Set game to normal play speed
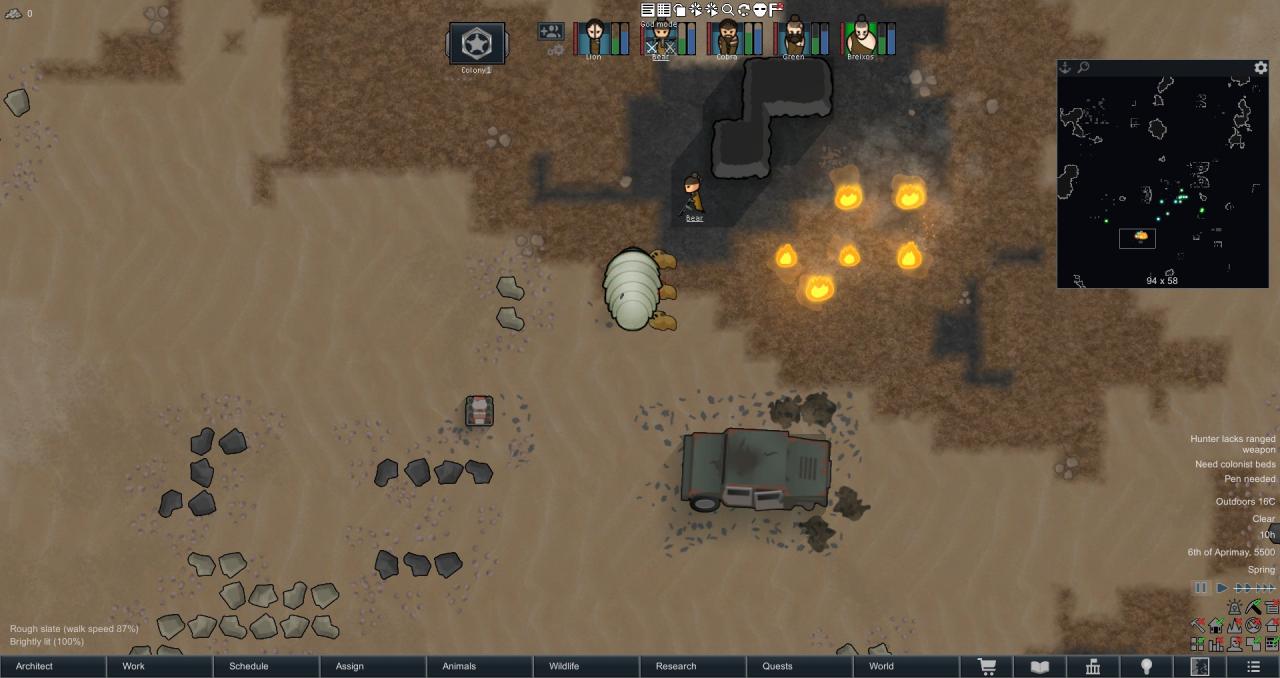Image resolution: width=1280 pixels, height=678 pixels. tap(1222, 588)
